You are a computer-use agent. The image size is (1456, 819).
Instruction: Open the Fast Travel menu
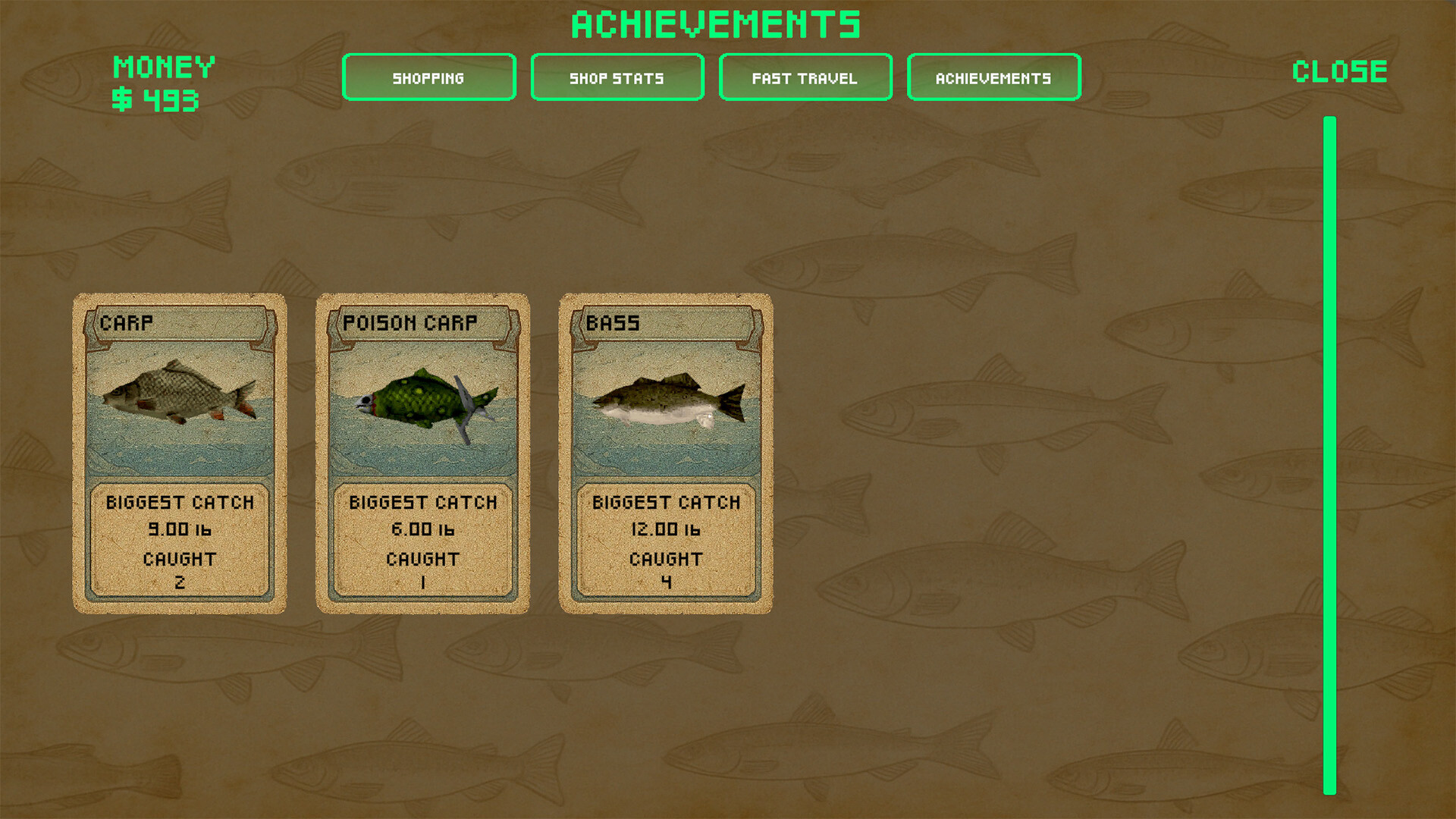[804, 77]
